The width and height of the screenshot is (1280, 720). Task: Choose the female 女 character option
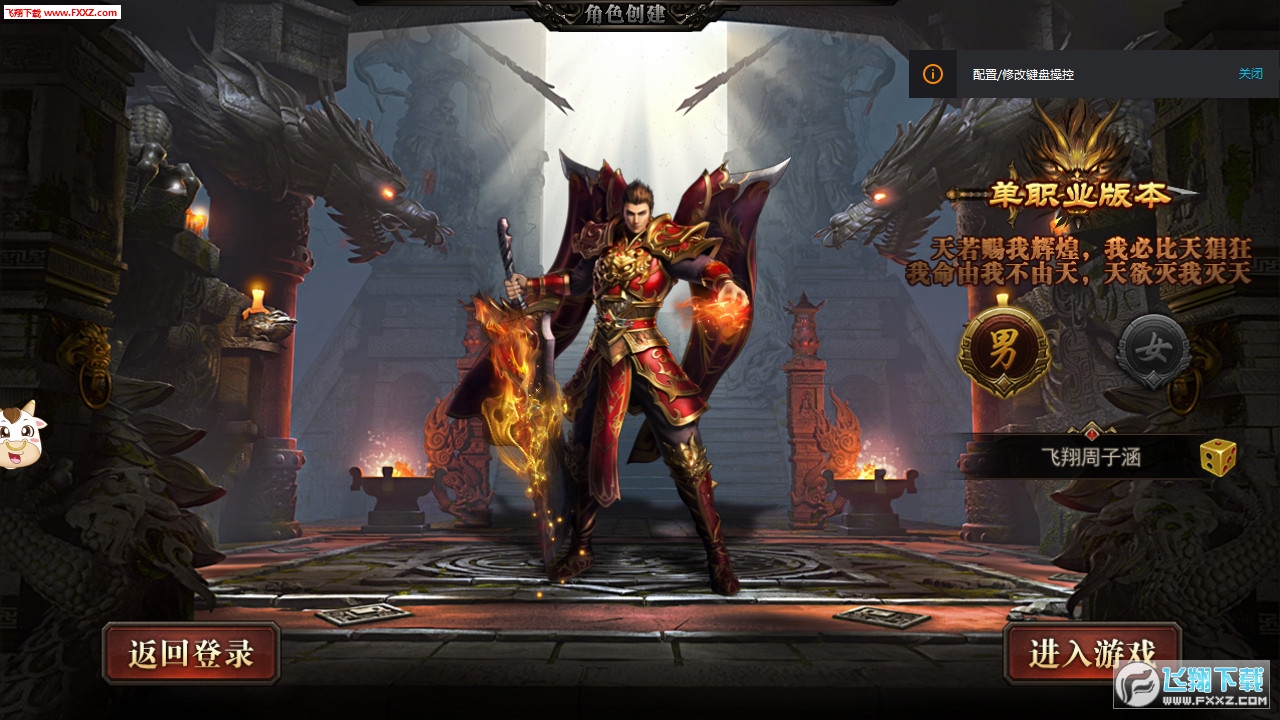[x=1154, y=351]
